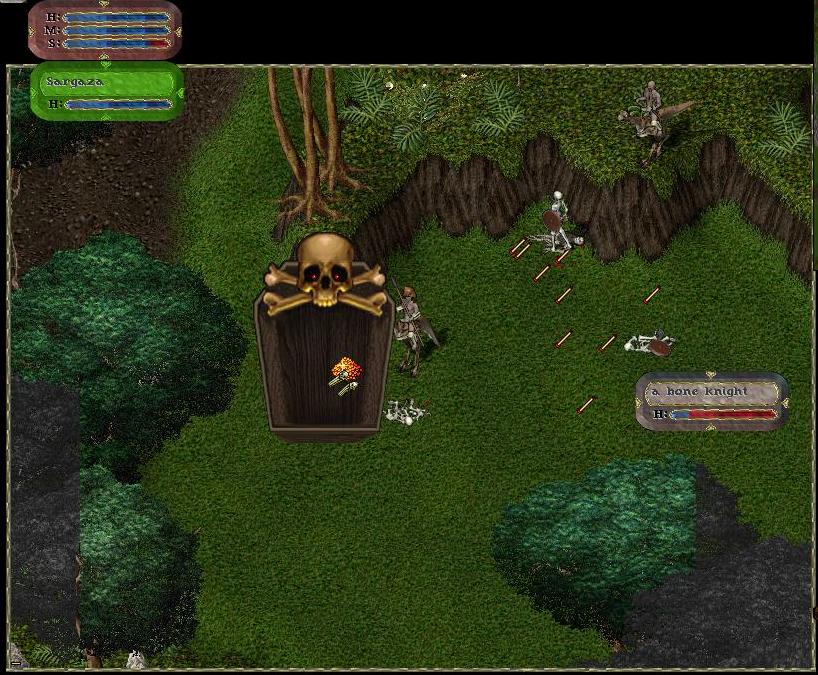Click the skull and crossbones coffin lid
The height and width of the screenshot is (675, 818).
coord(325,273)
